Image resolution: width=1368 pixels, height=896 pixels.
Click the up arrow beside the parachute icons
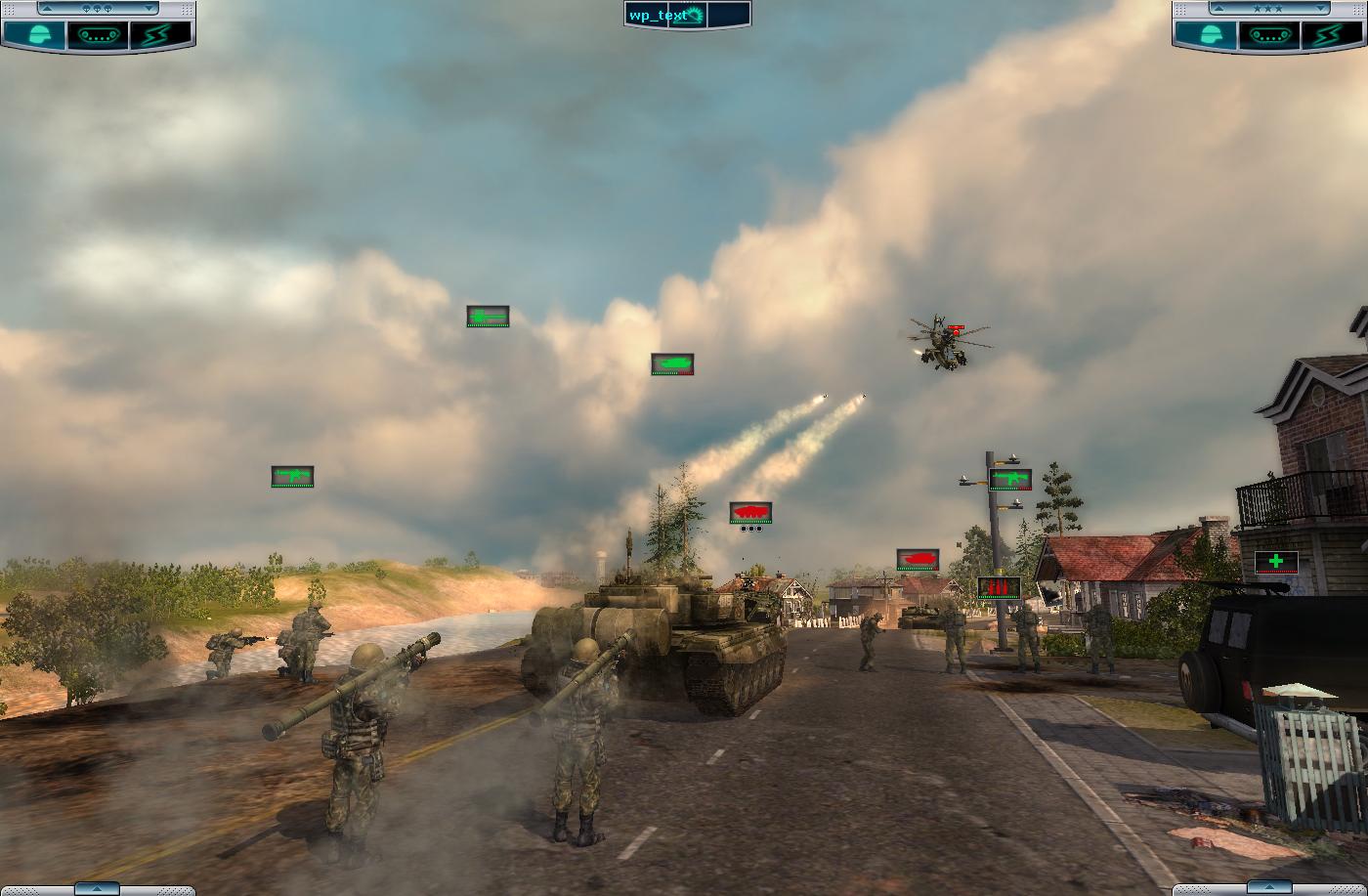coord(46,9)
